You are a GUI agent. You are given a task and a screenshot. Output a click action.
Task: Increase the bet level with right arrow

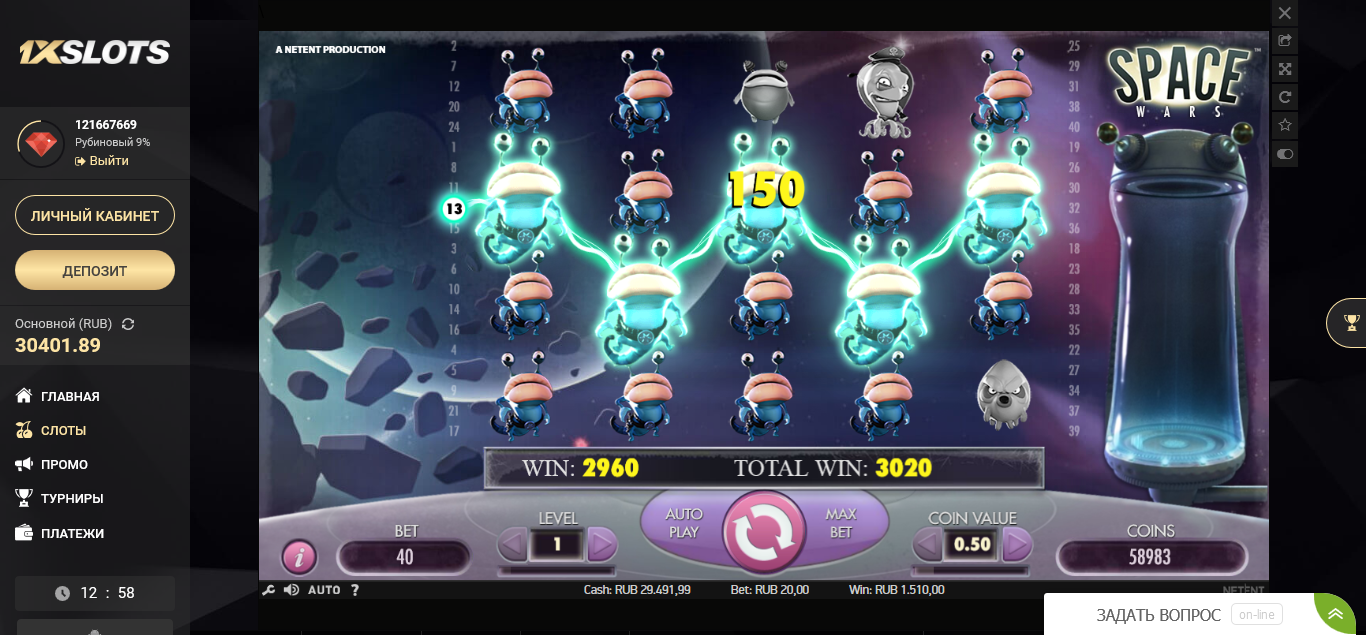tap(602, 545)
